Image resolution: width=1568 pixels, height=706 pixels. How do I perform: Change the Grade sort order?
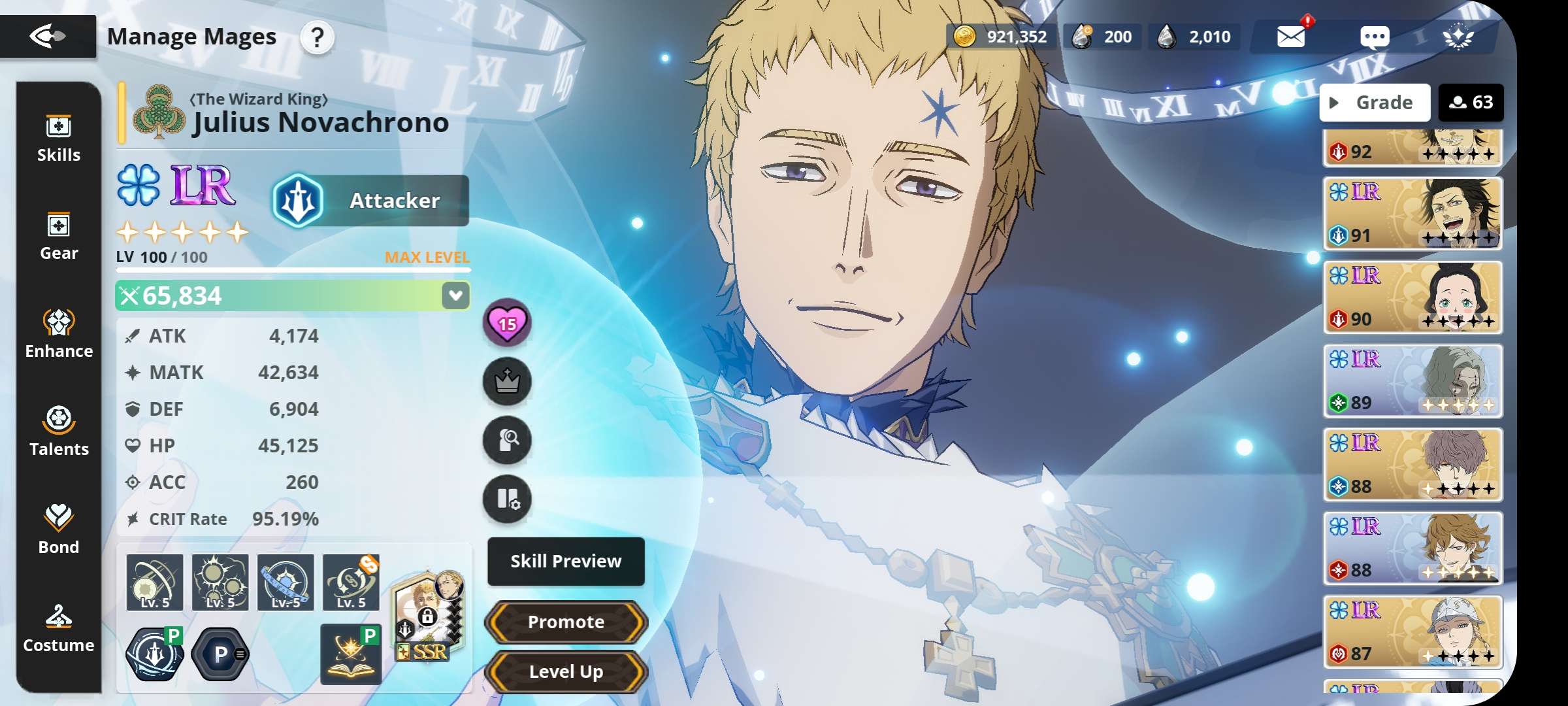point(1375,103)
